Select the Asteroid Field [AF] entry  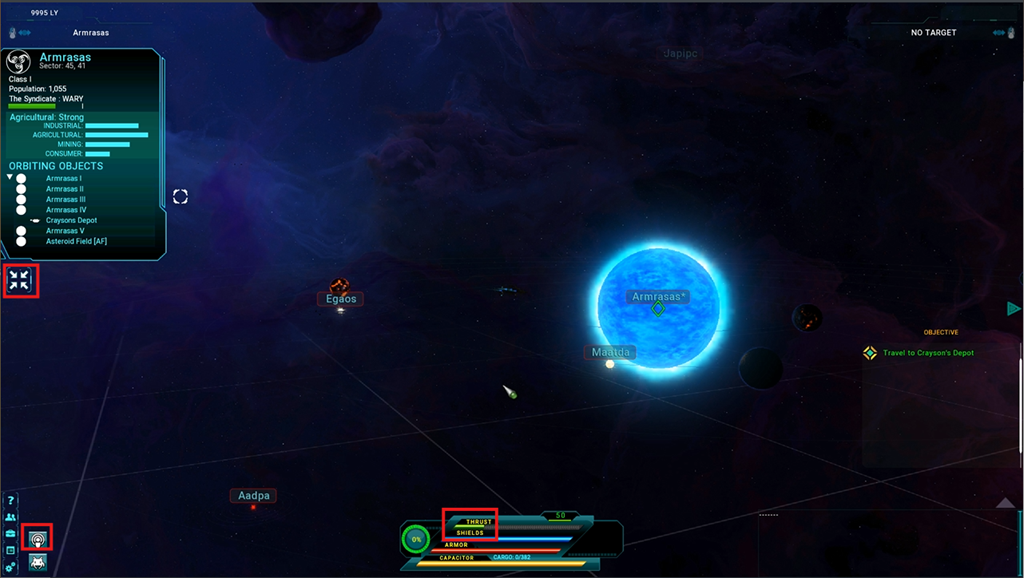pyautogui.click(x=76, y=241)
